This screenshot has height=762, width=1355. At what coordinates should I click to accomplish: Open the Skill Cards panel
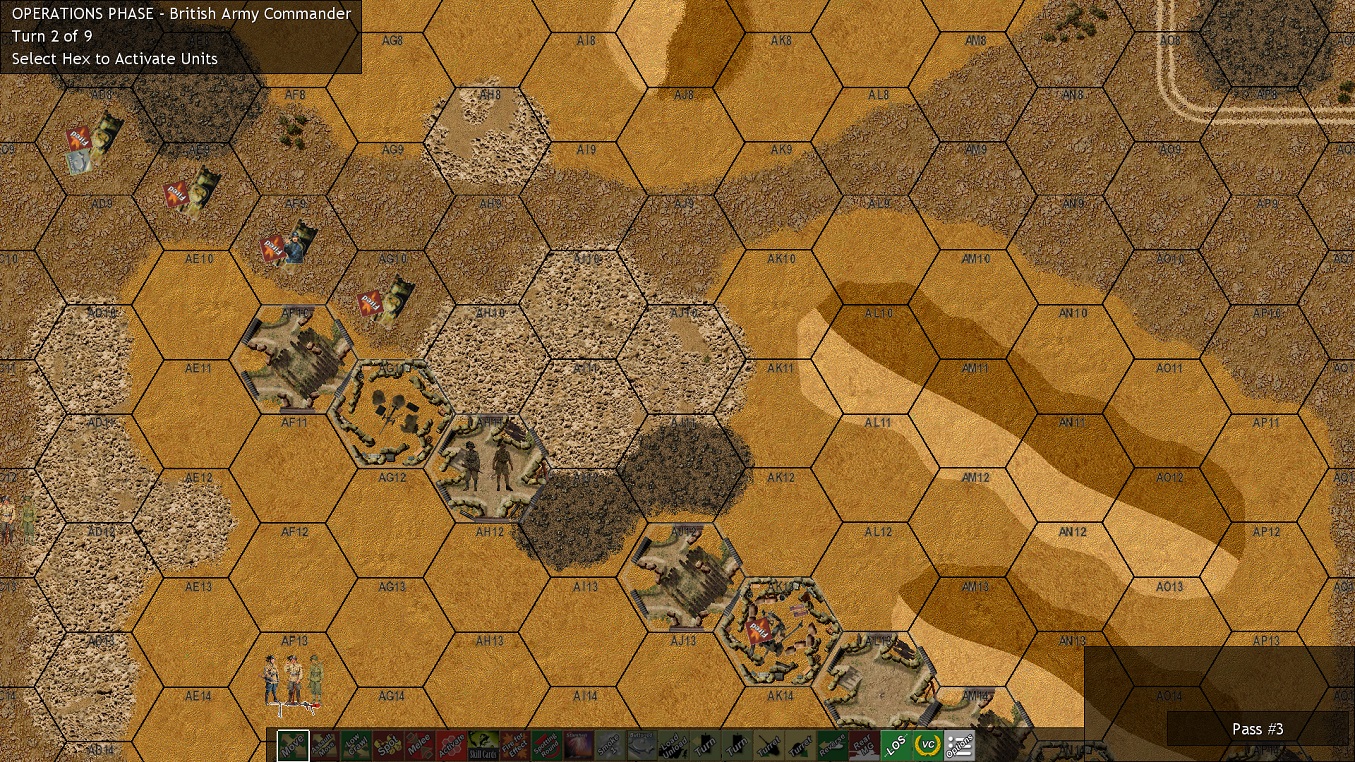point(483,746)
